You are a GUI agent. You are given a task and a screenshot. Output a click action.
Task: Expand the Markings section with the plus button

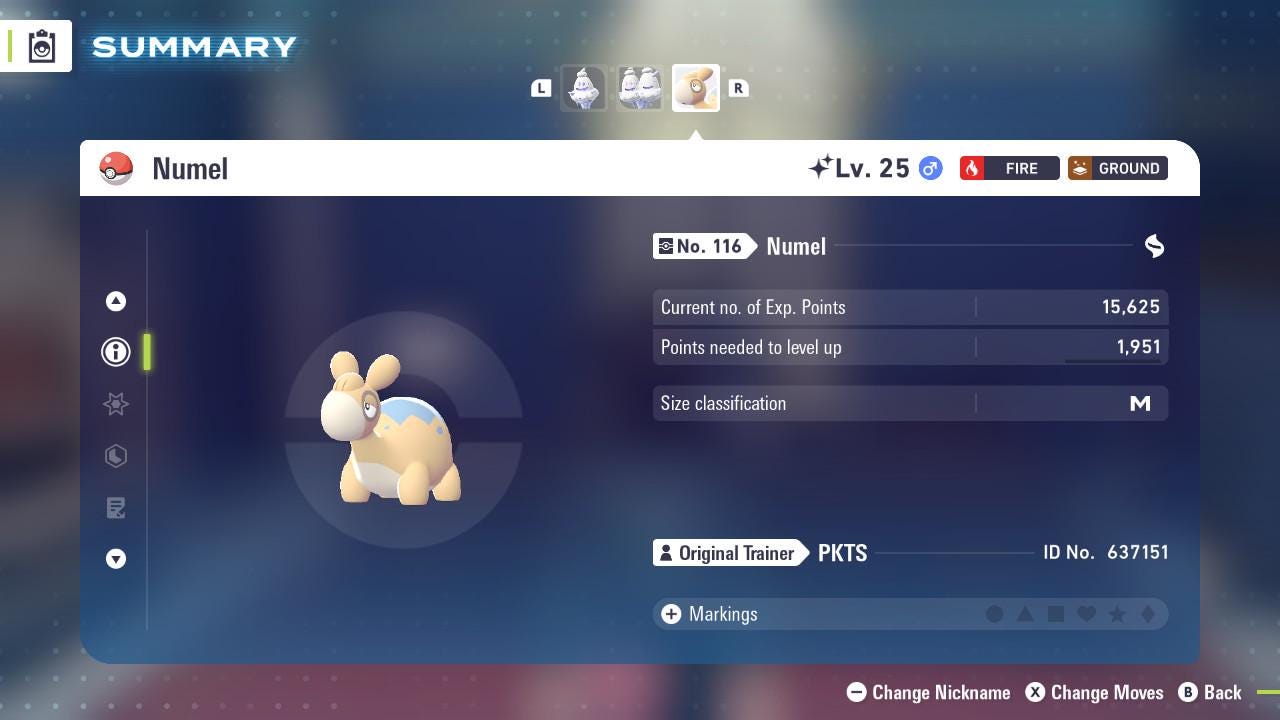tap(669, 614)
